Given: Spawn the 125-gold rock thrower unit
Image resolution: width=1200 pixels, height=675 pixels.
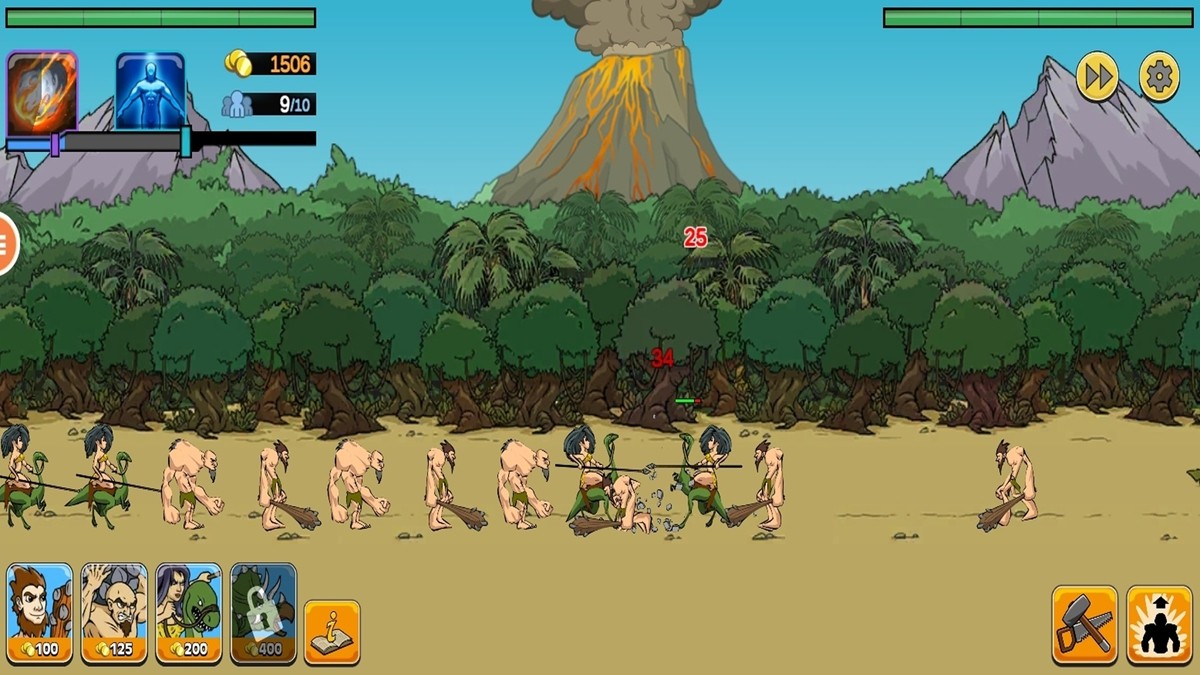Looking at the screenshot, I should (x=114, y=612).
